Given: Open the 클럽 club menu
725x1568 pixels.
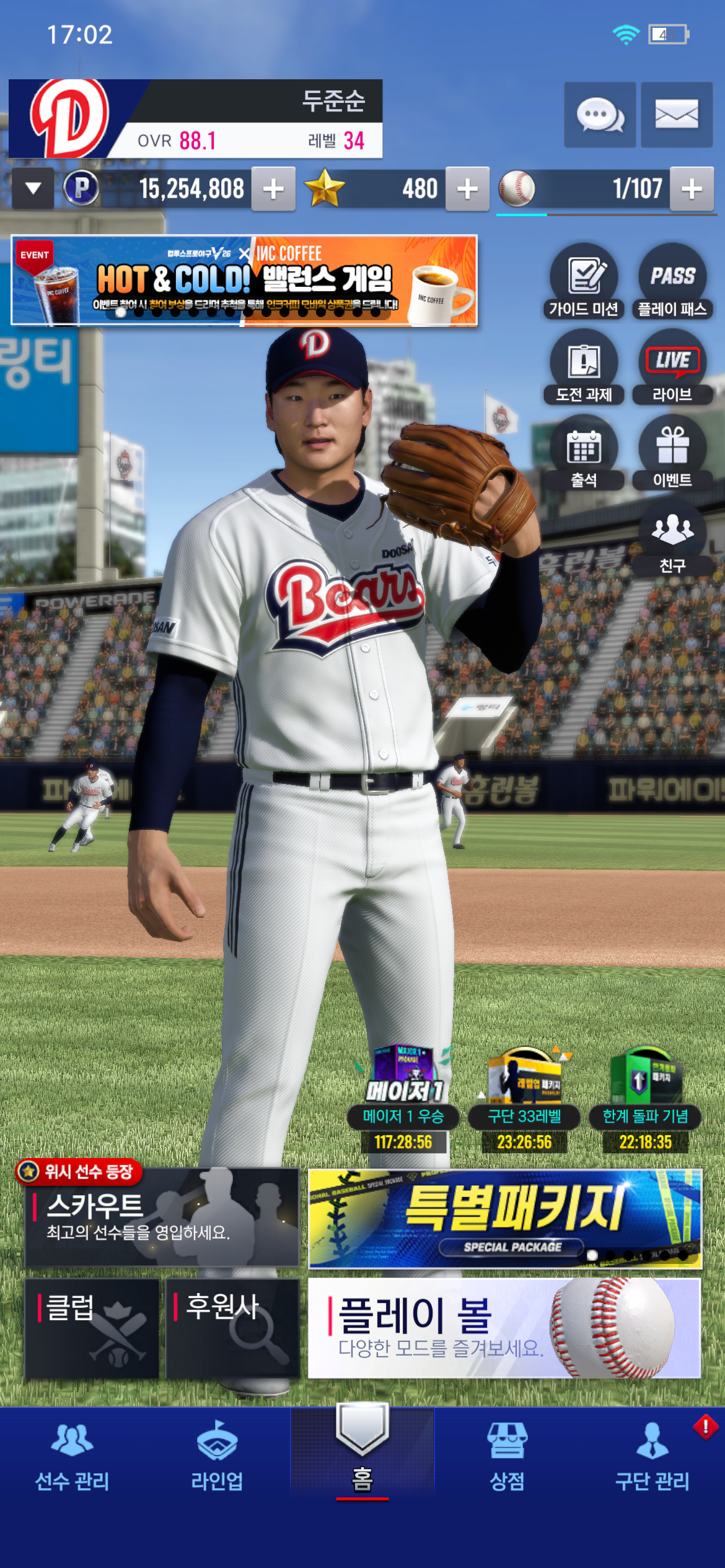Looking at the screenshot, I should 92,1328.
